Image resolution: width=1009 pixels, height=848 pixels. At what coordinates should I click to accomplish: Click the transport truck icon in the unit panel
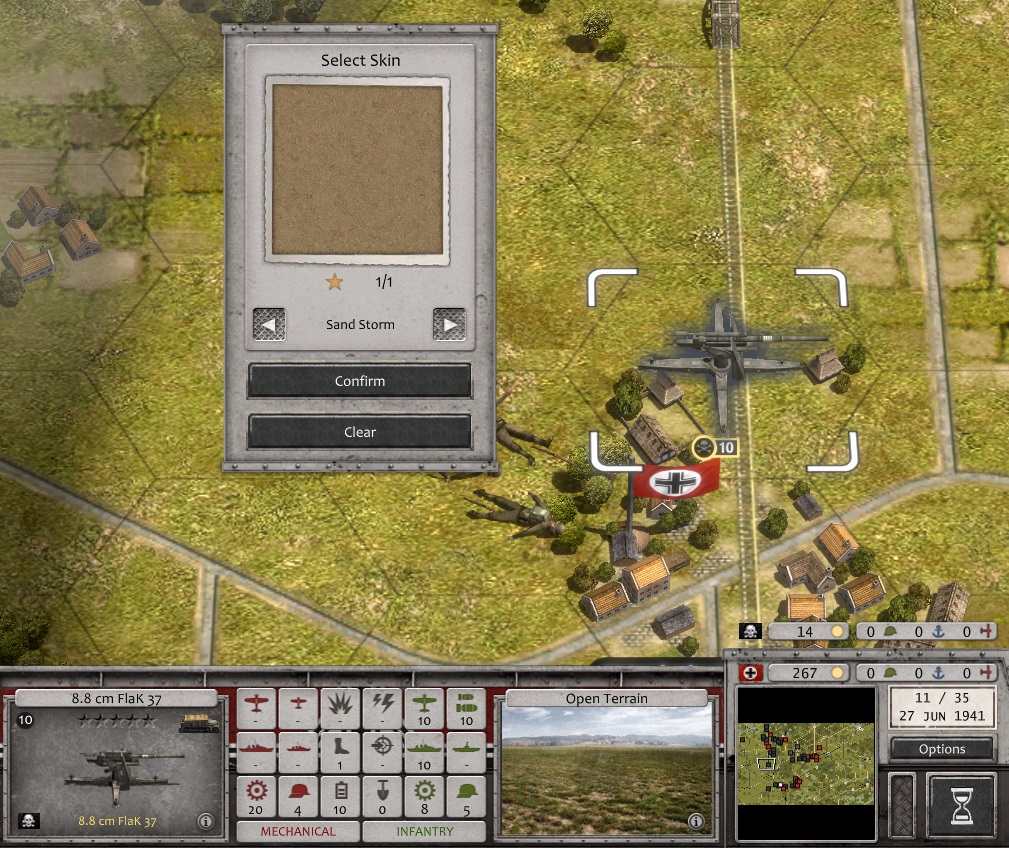199,722
